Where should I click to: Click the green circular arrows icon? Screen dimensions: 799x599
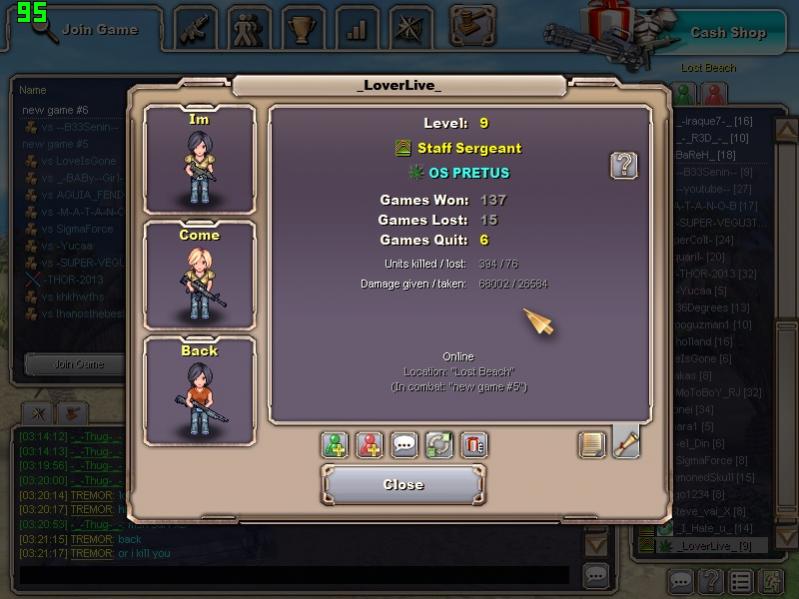pyautogui.click(x=439, y=445)
